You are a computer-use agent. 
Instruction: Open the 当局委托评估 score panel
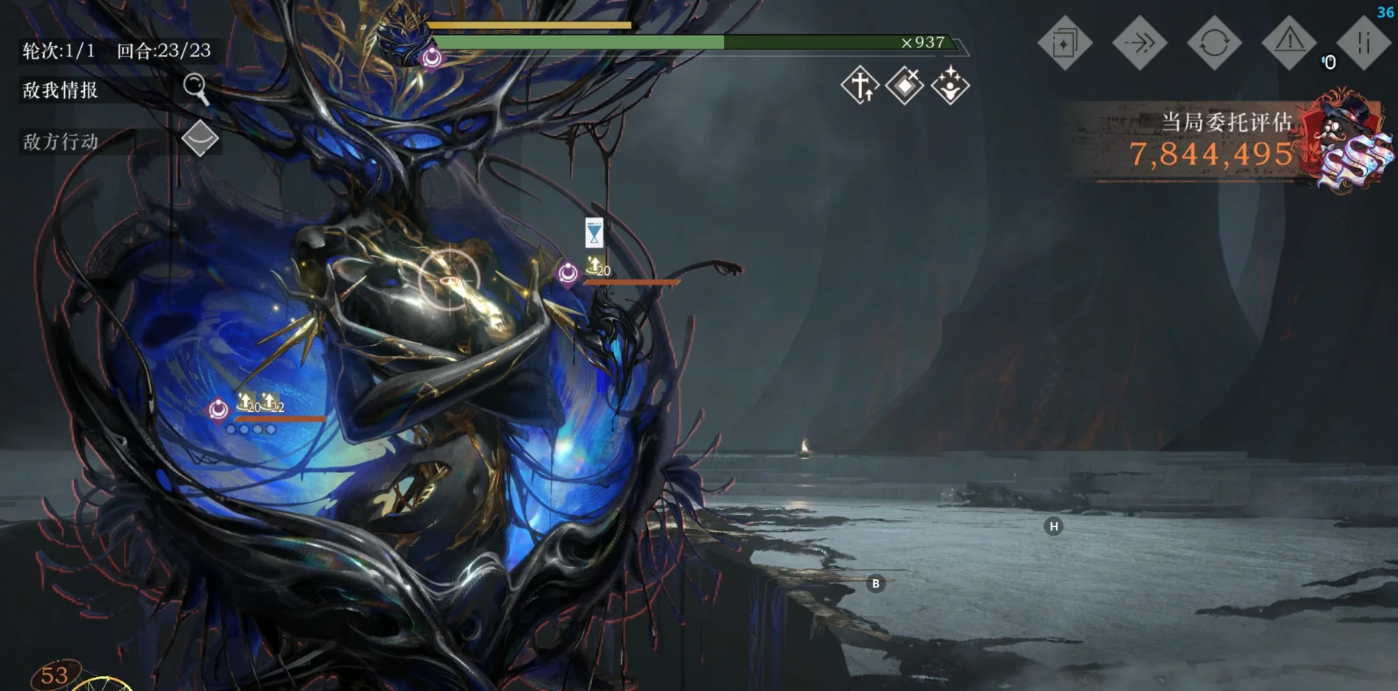tap(1225, 141)
